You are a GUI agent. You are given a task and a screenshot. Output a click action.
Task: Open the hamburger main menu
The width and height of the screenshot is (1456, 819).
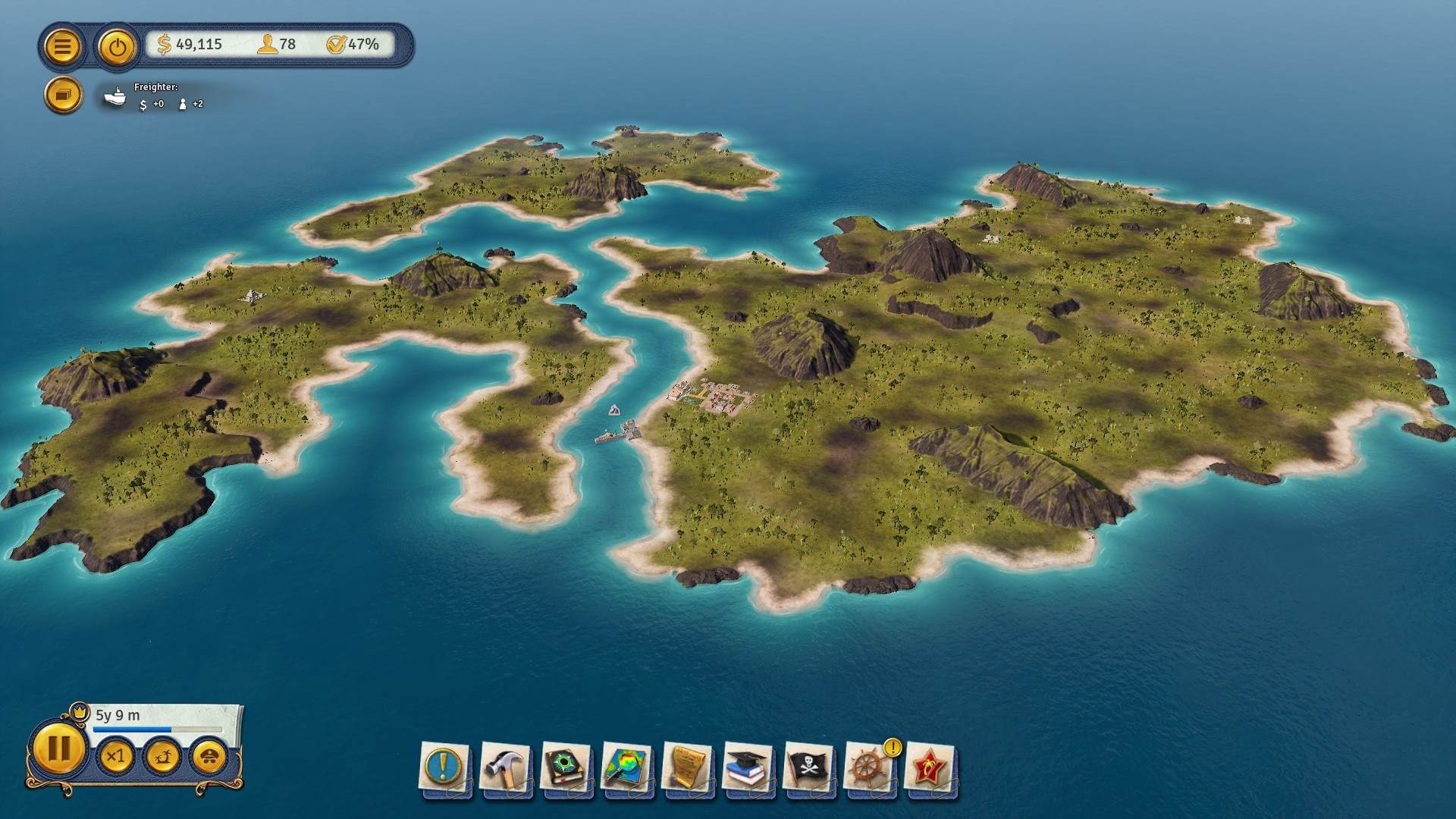click(x=63, y=46)
